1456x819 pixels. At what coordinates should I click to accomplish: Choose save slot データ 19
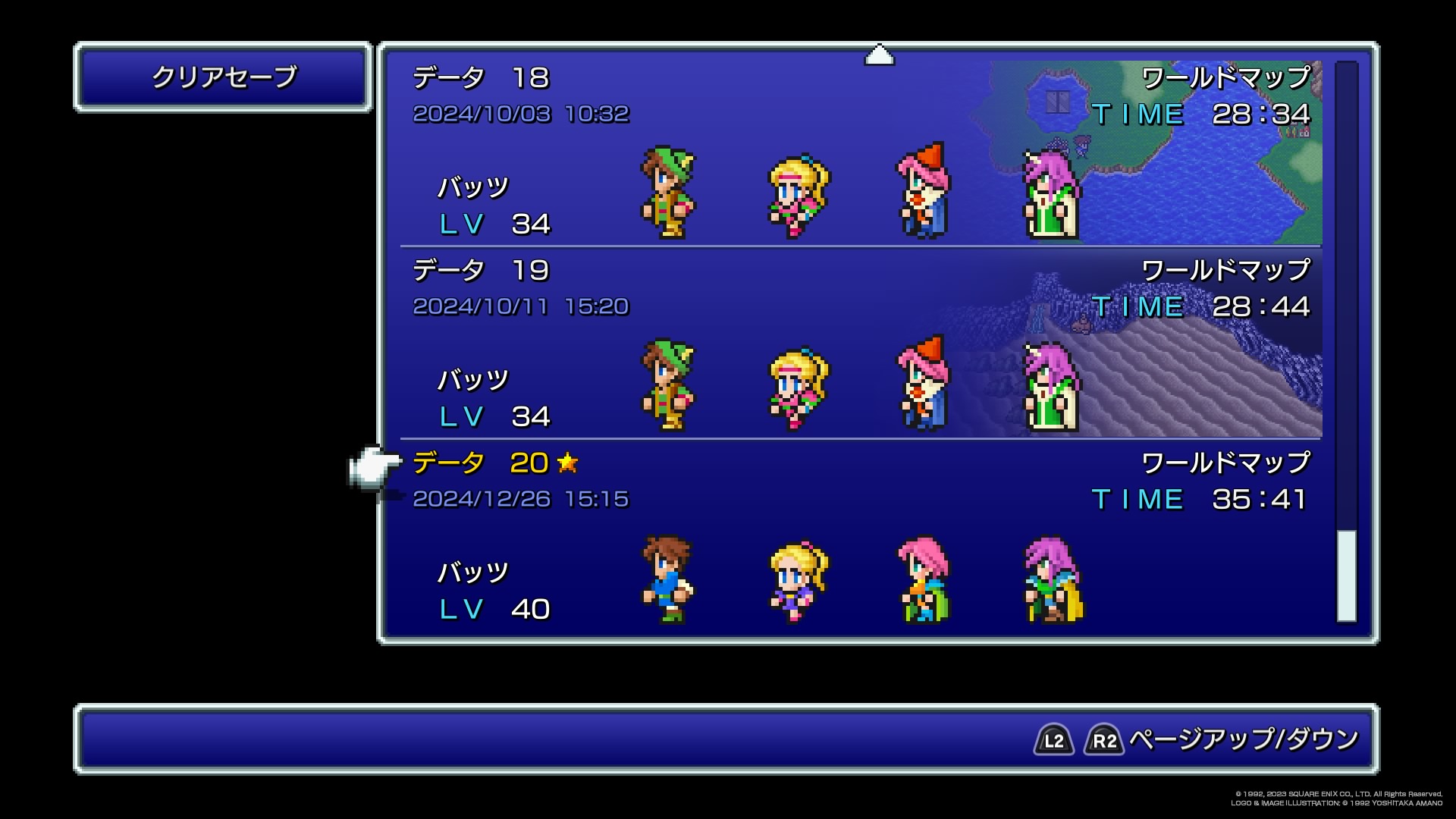[860, 344]
